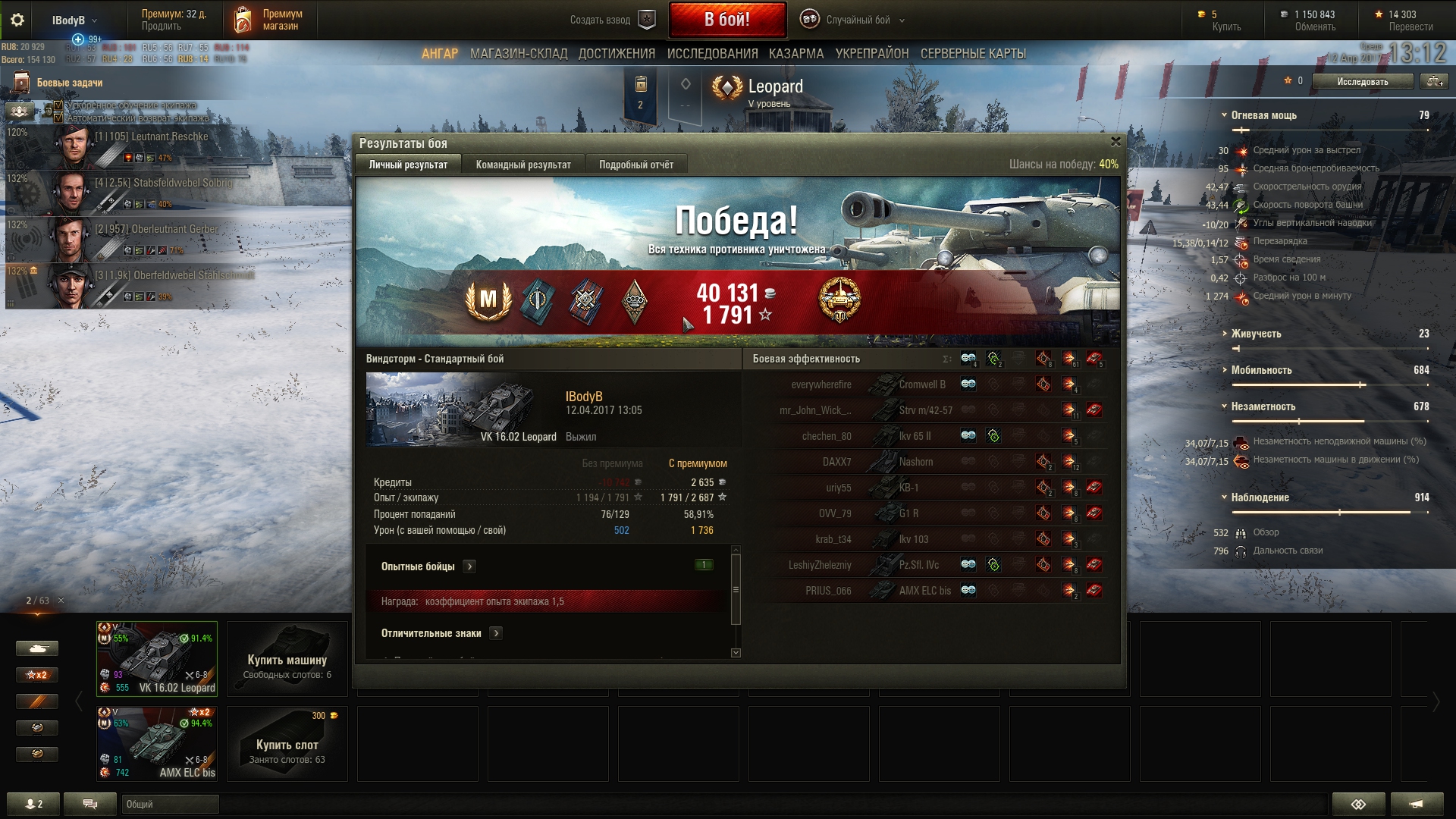Click the «Купить машину» slot
Image resolution: width=1456 pixels, height=819 pixels.
(287, 658)
